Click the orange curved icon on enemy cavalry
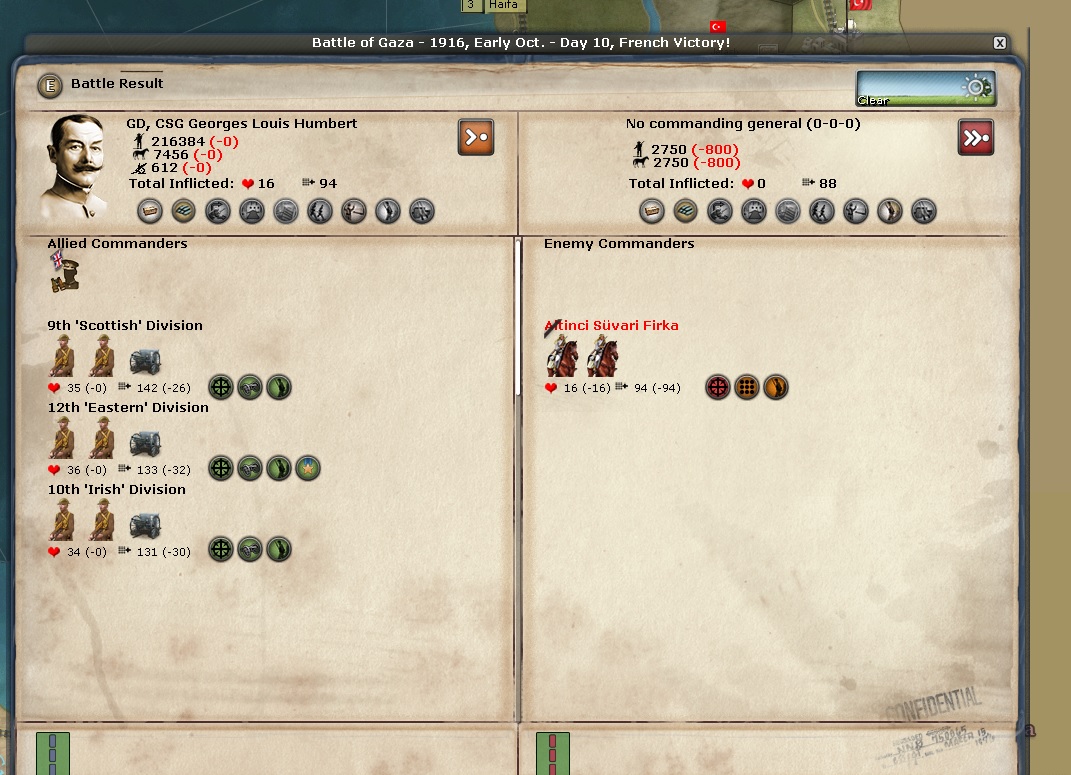Viewport: 1071px width, 775px height. pyautogui.click(x=776, y=387)
